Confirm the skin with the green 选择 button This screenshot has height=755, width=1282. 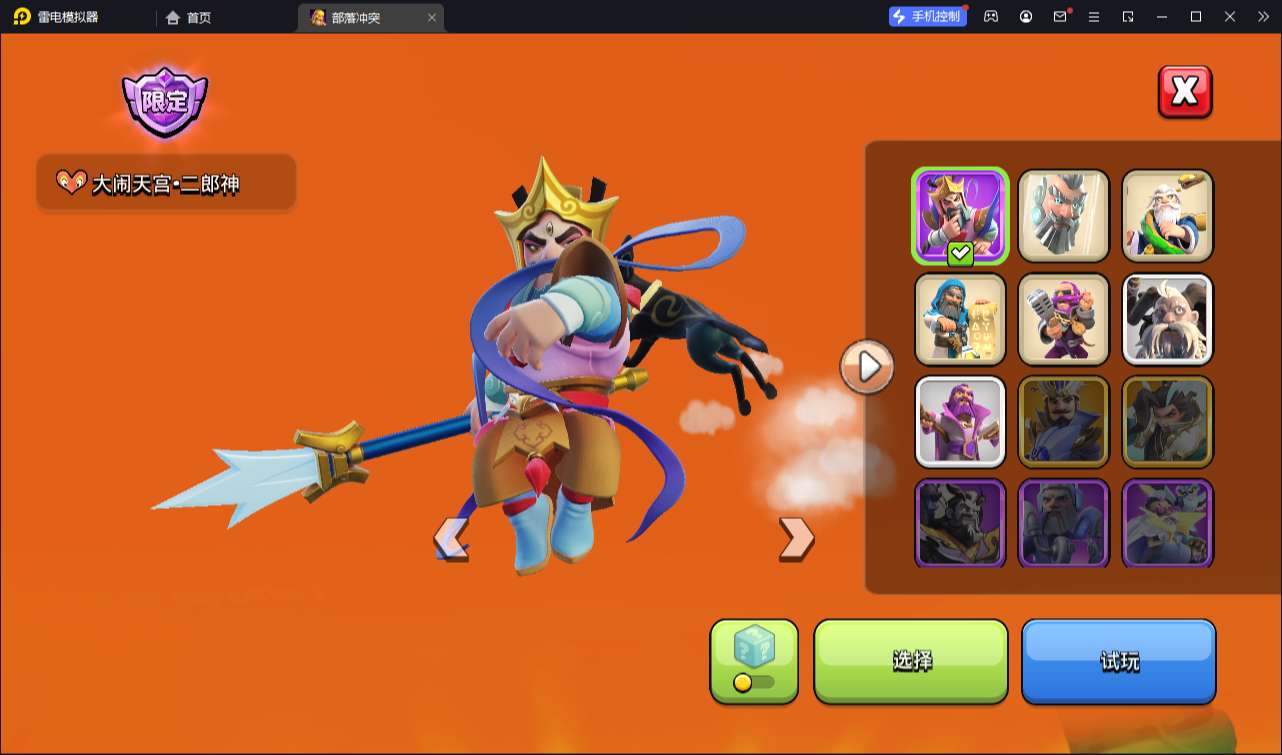[x=911, y=661]
